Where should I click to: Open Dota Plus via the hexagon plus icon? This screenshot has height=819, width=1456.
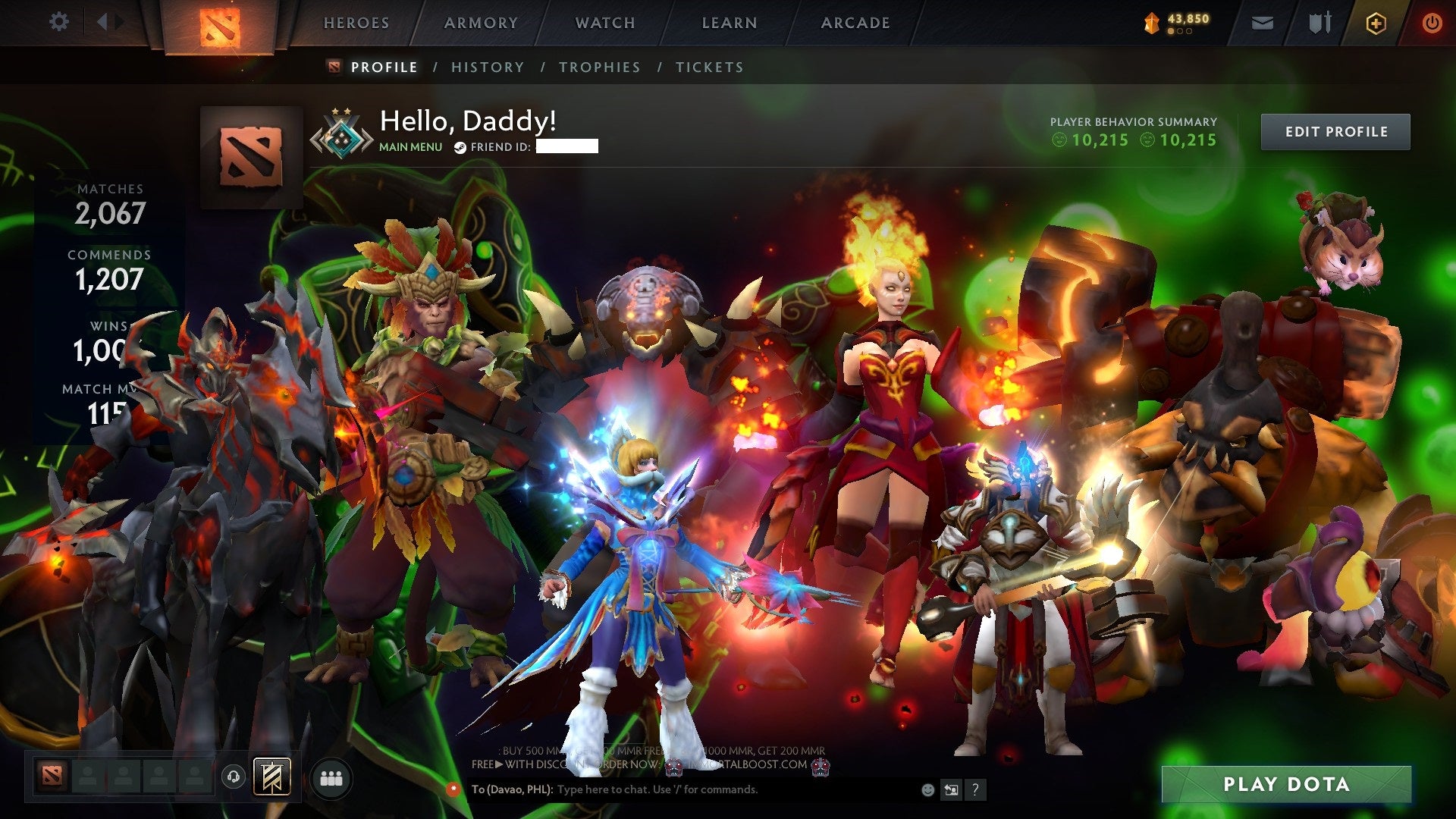tap(1376, 22)
